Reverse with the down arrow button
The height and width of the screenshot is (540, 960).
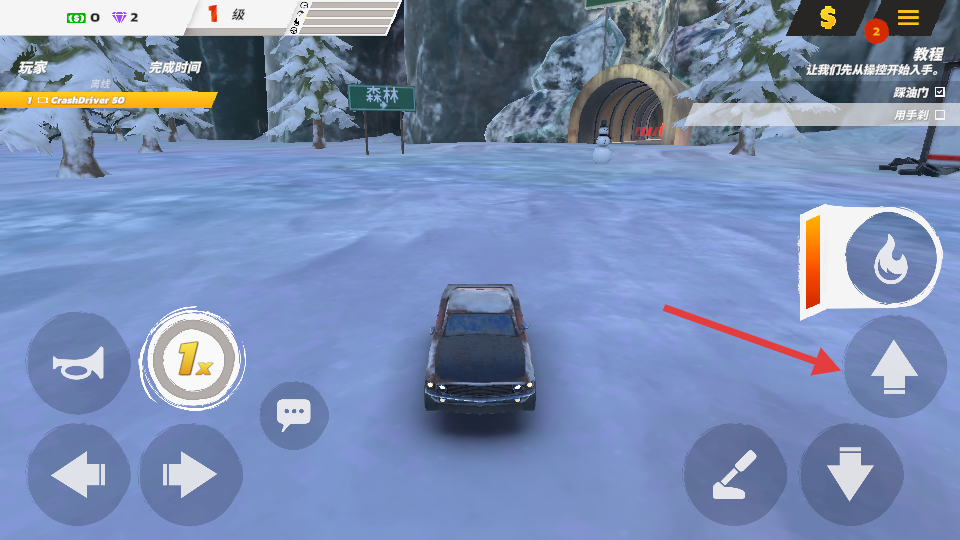[x=851, y=475]
